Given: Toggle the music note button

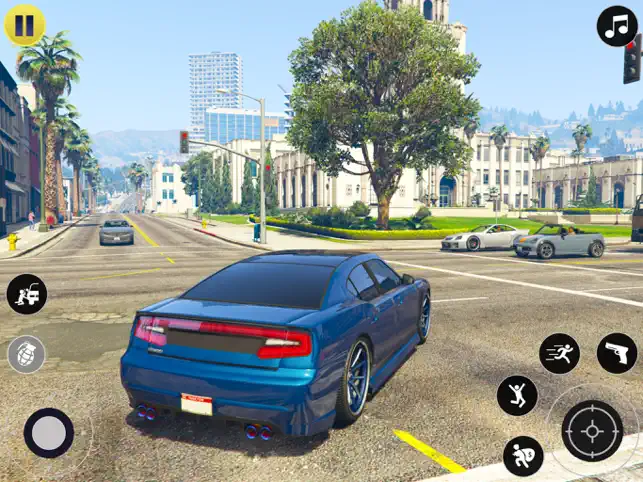Looking at the screenshot, I should pyautogui.click(x=617, y=26).
